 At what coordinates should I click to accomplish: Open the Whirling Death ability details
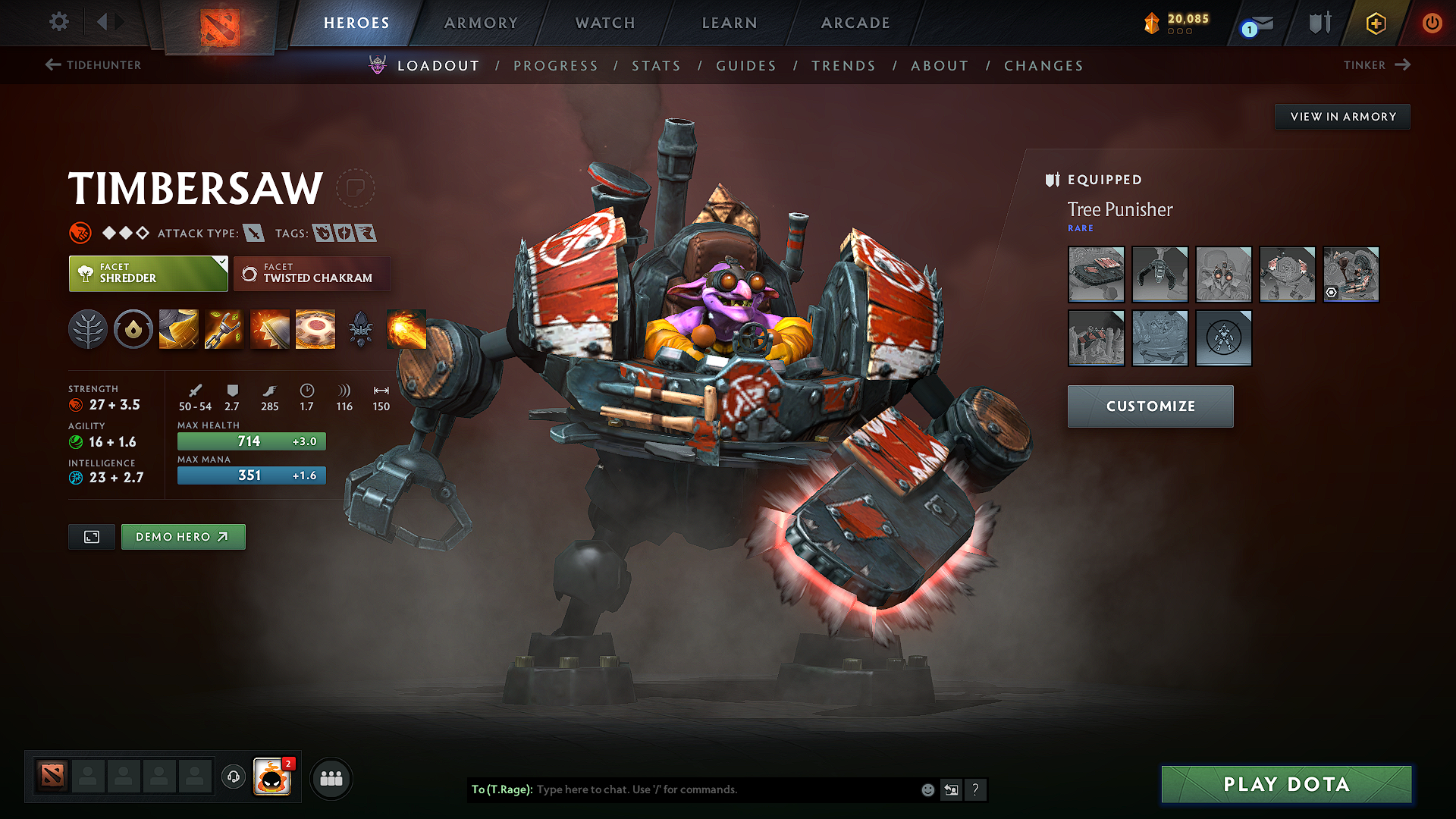pos(178,328)
